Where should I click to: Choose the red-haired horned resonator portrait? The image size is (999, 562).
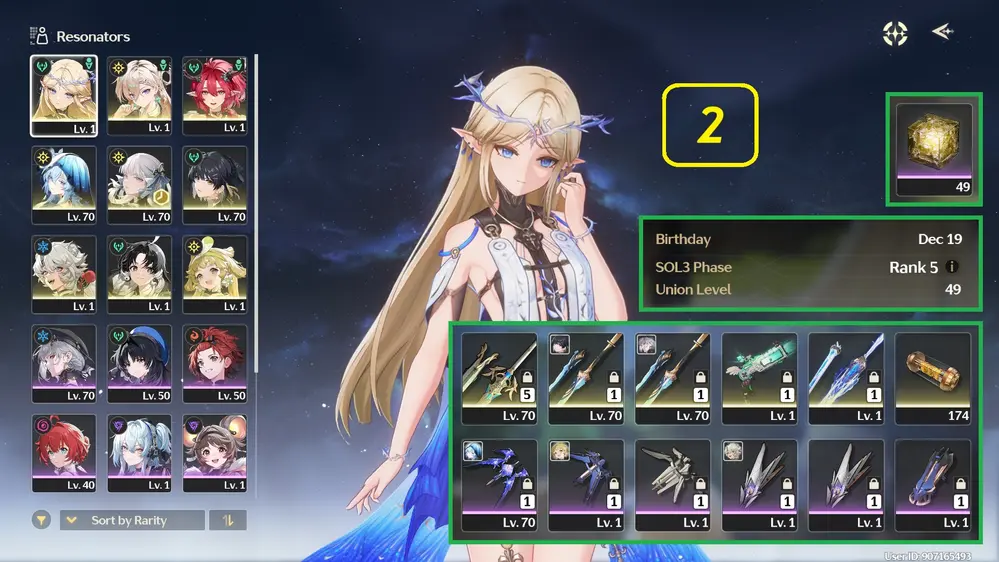pyautogui.click(x=215, y=95)
